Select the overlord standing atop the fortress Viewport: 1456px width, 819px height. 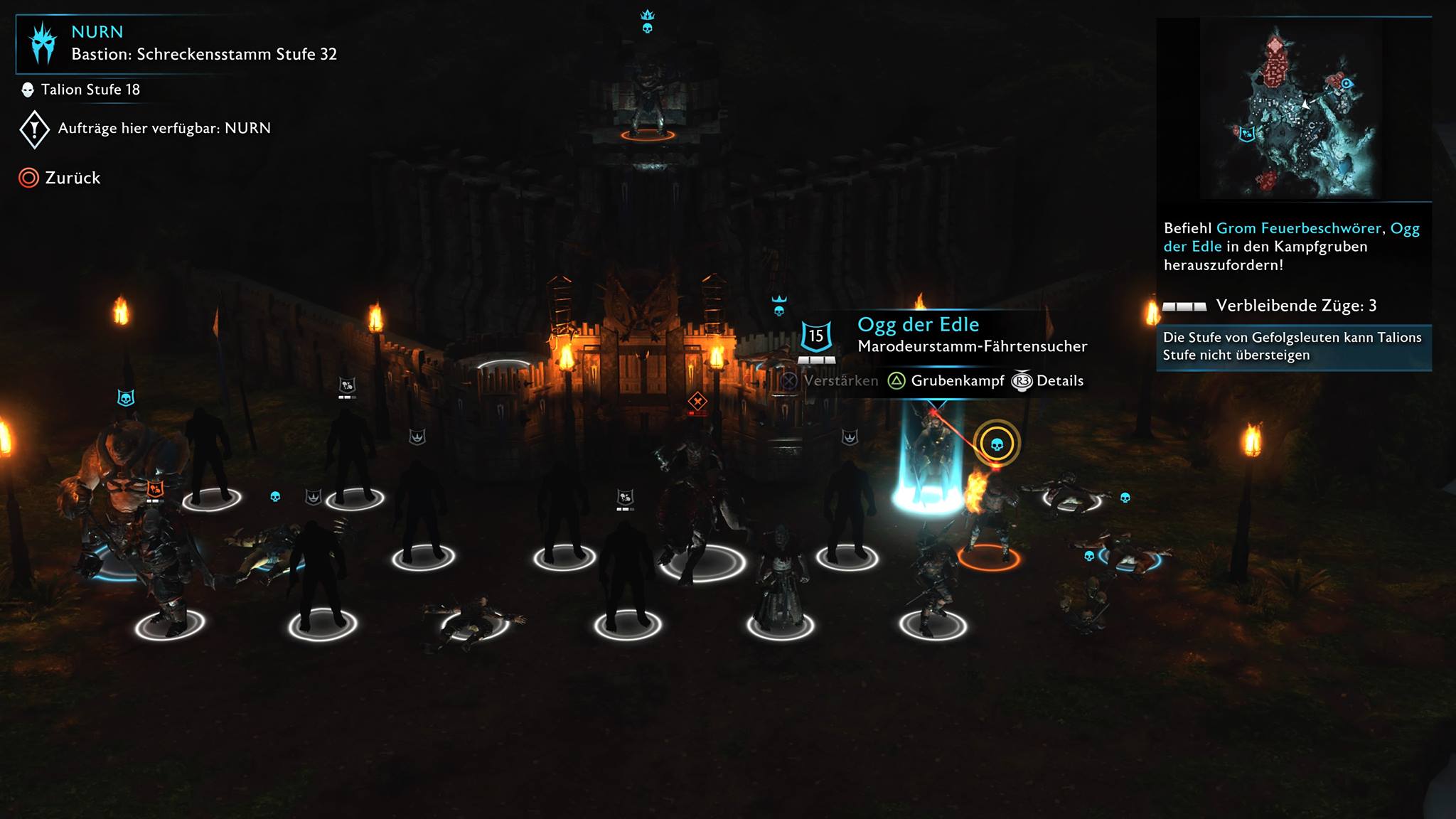[646, 100]
